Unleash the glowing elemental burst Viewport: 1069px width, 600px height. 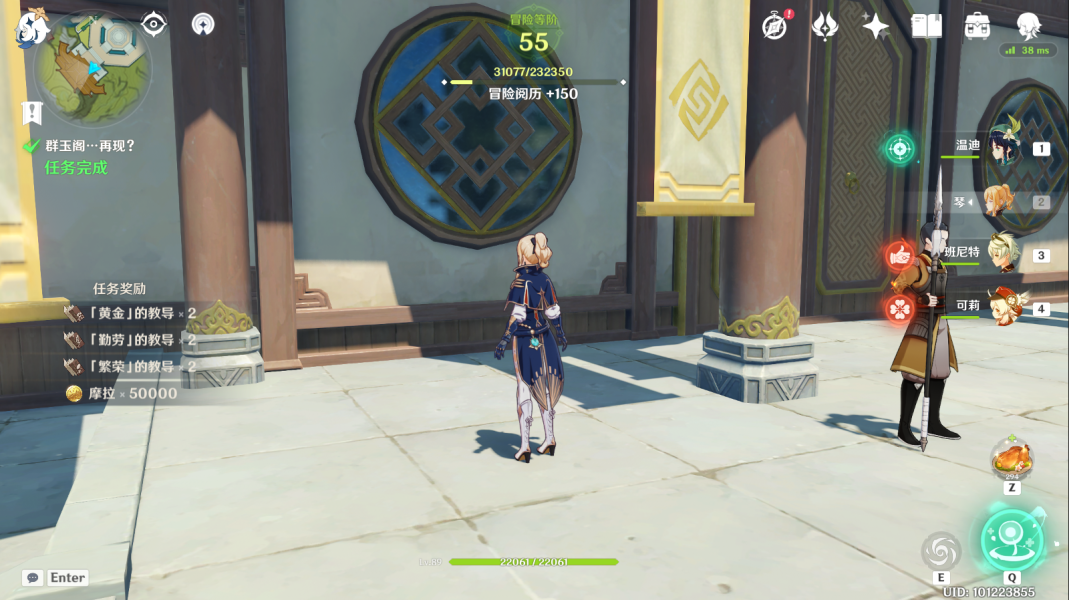pos(1011,540)
